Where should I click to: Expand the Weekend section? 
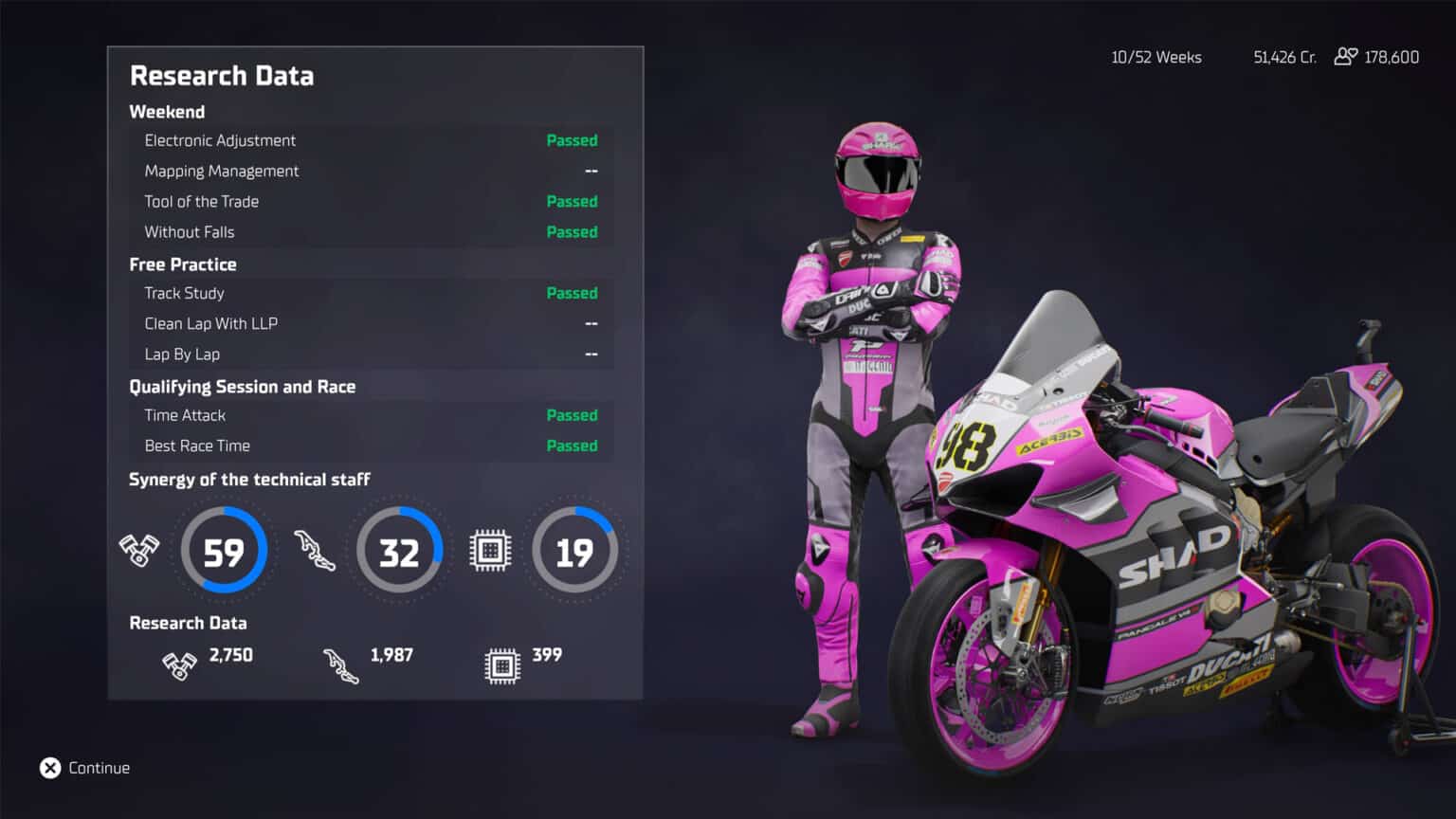(x=167, y=112)
